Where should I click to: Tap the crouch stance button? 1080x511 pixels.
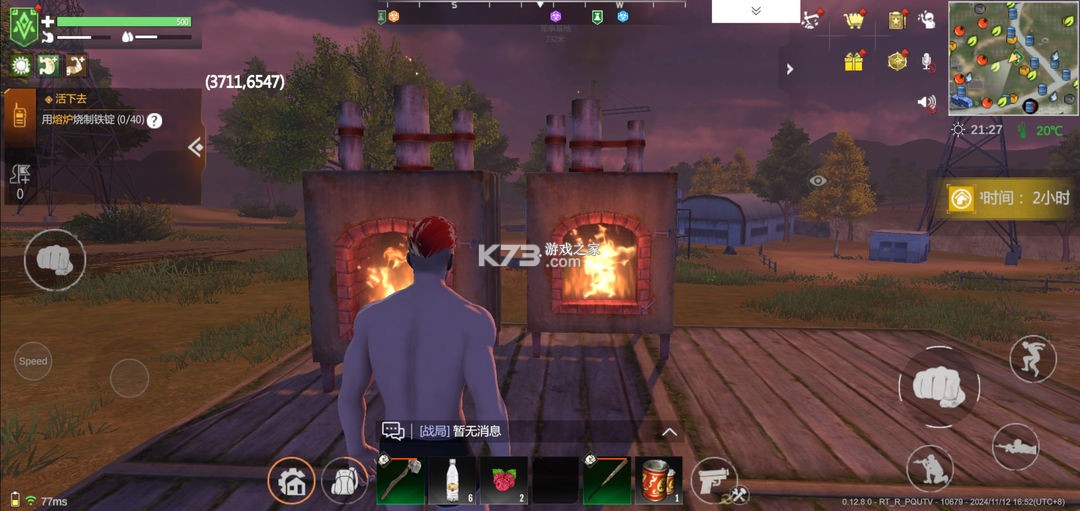929,467
